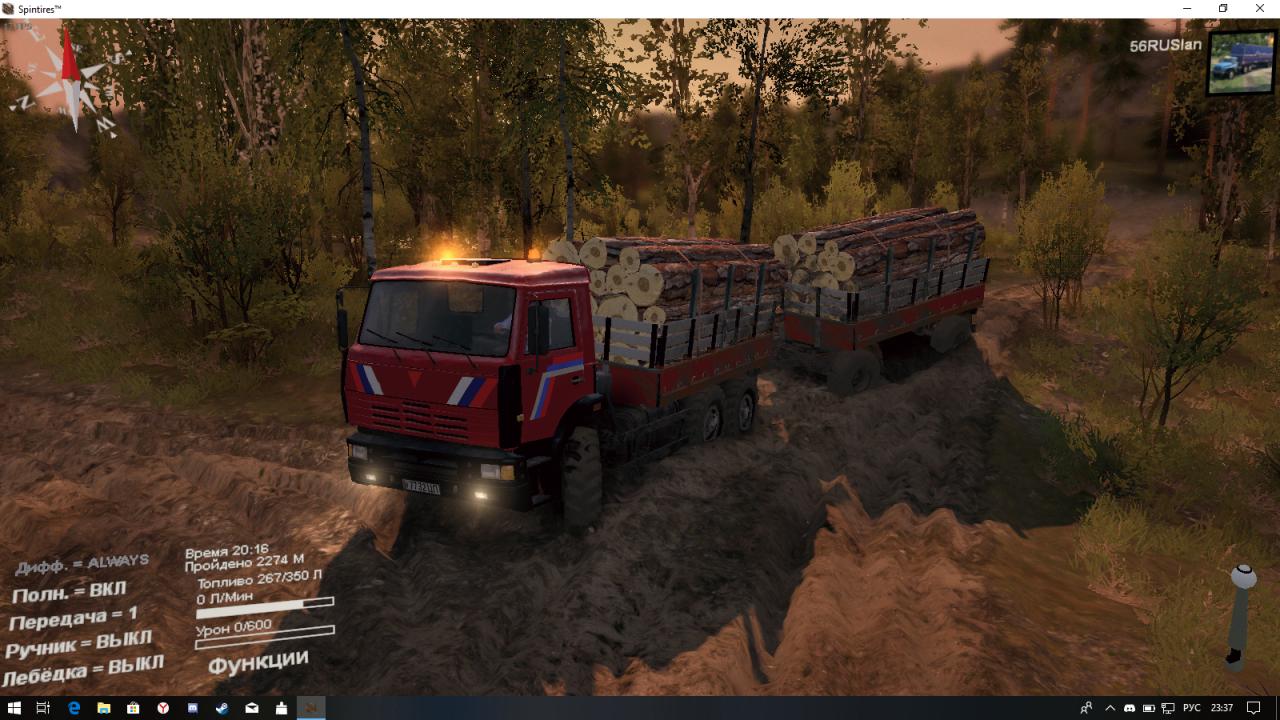Viewport: 1280px width, 720px height.
Task: Close the Spintires window
Action: (x=1261, y=9)
